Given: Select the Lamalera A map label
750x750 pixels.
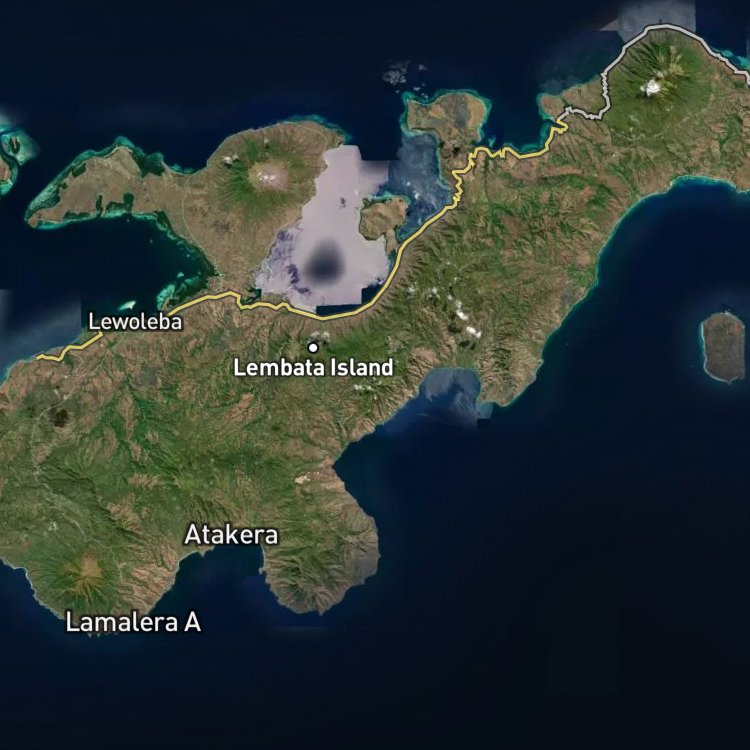Looking at the screenshot, I should (133, 622).
